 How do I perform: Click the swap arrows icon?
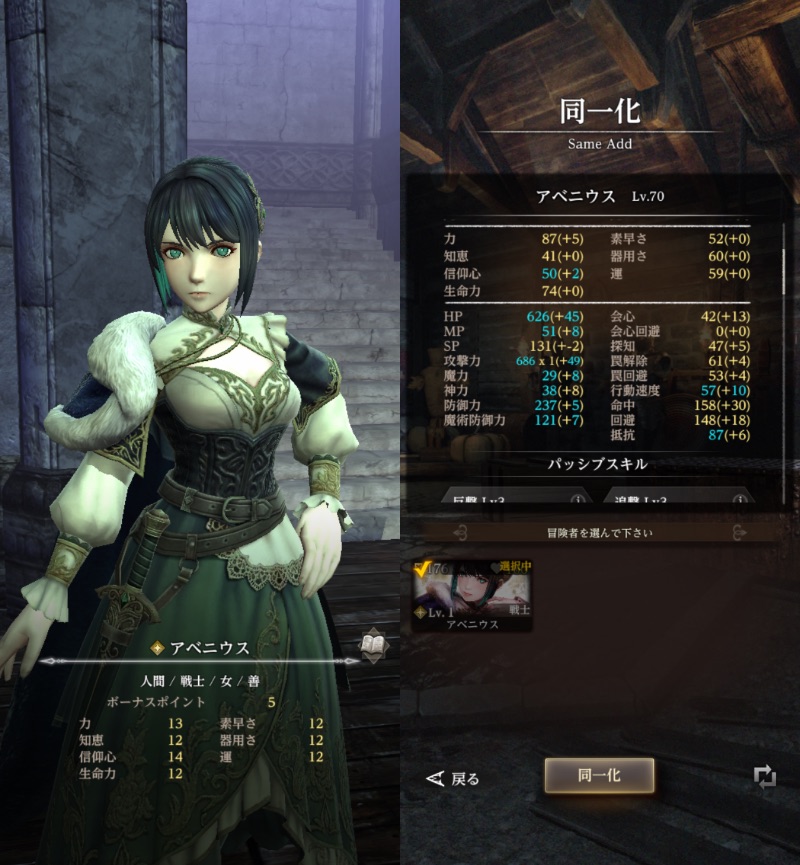tap(765, 777)
